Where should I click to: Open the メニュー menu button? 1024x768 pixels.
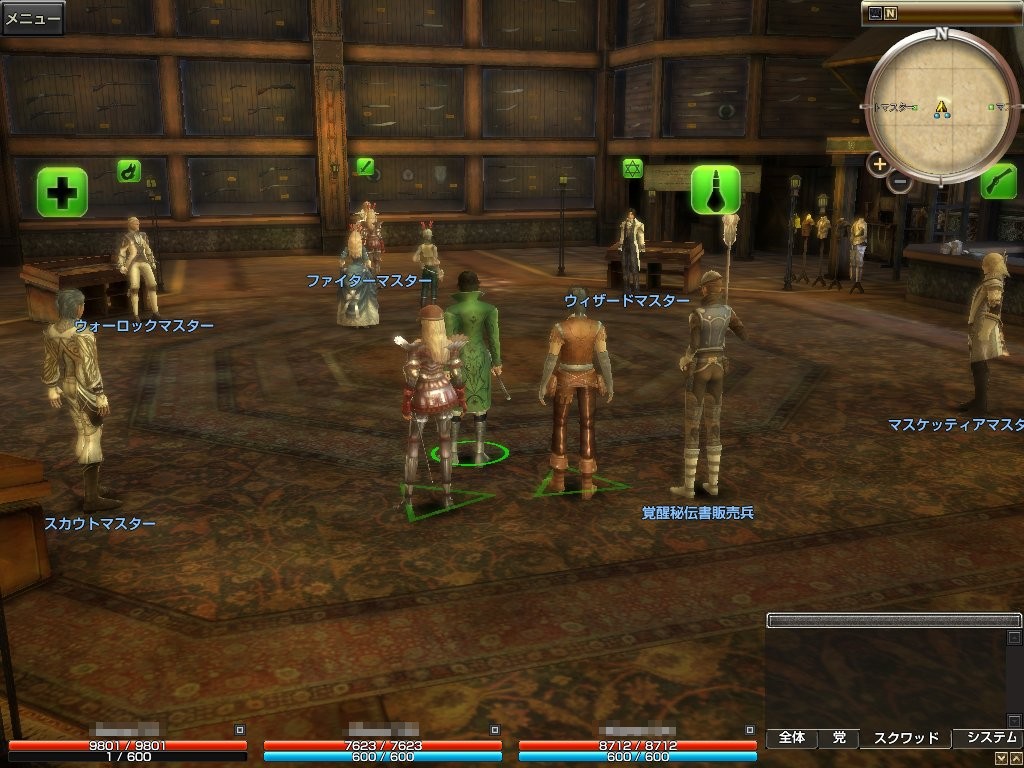coord(33,18)
